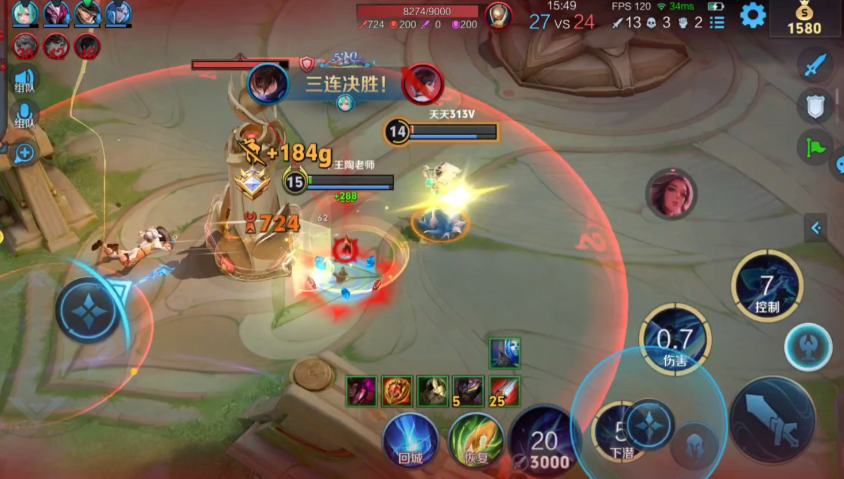This screenshot has height=479, width=844.
Task: Collapse the signal panel with the arrow
Action: pyautogui.click(x=816, y=228)
